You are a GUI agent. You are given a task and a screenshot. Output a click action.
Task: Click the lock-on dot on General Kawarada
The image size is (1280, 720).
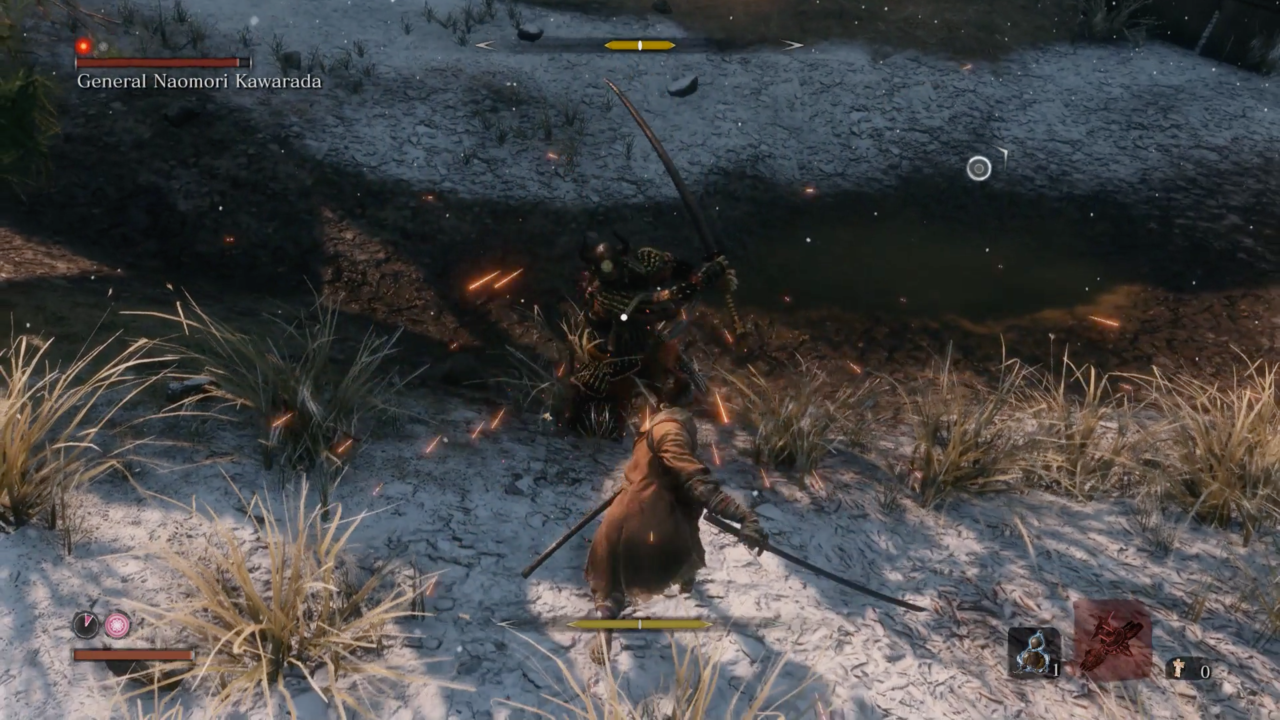pos(623,317)
